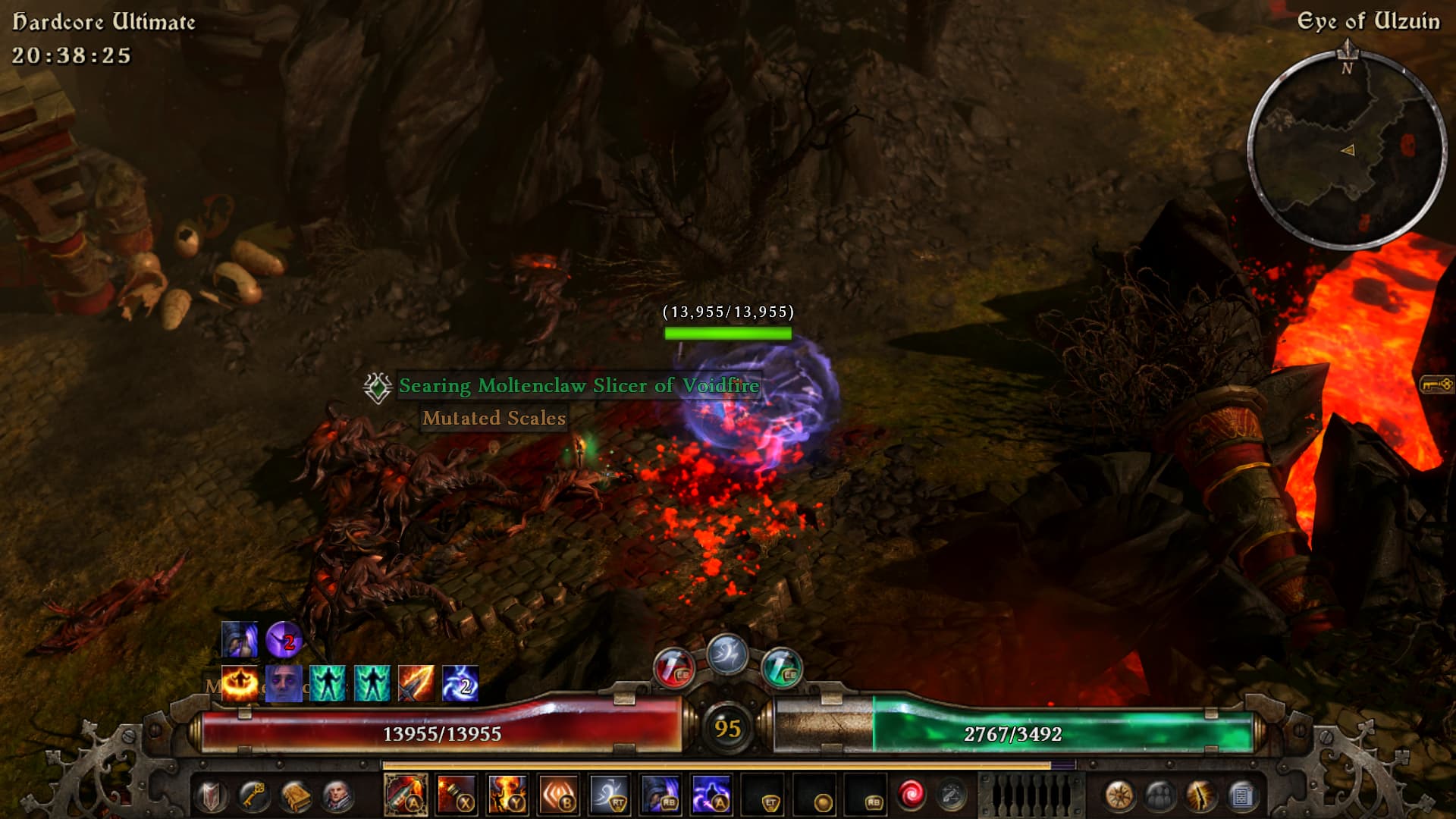Use the red health potion
Viewport: 1456px width, 819px height.
(x=673, y=667)
